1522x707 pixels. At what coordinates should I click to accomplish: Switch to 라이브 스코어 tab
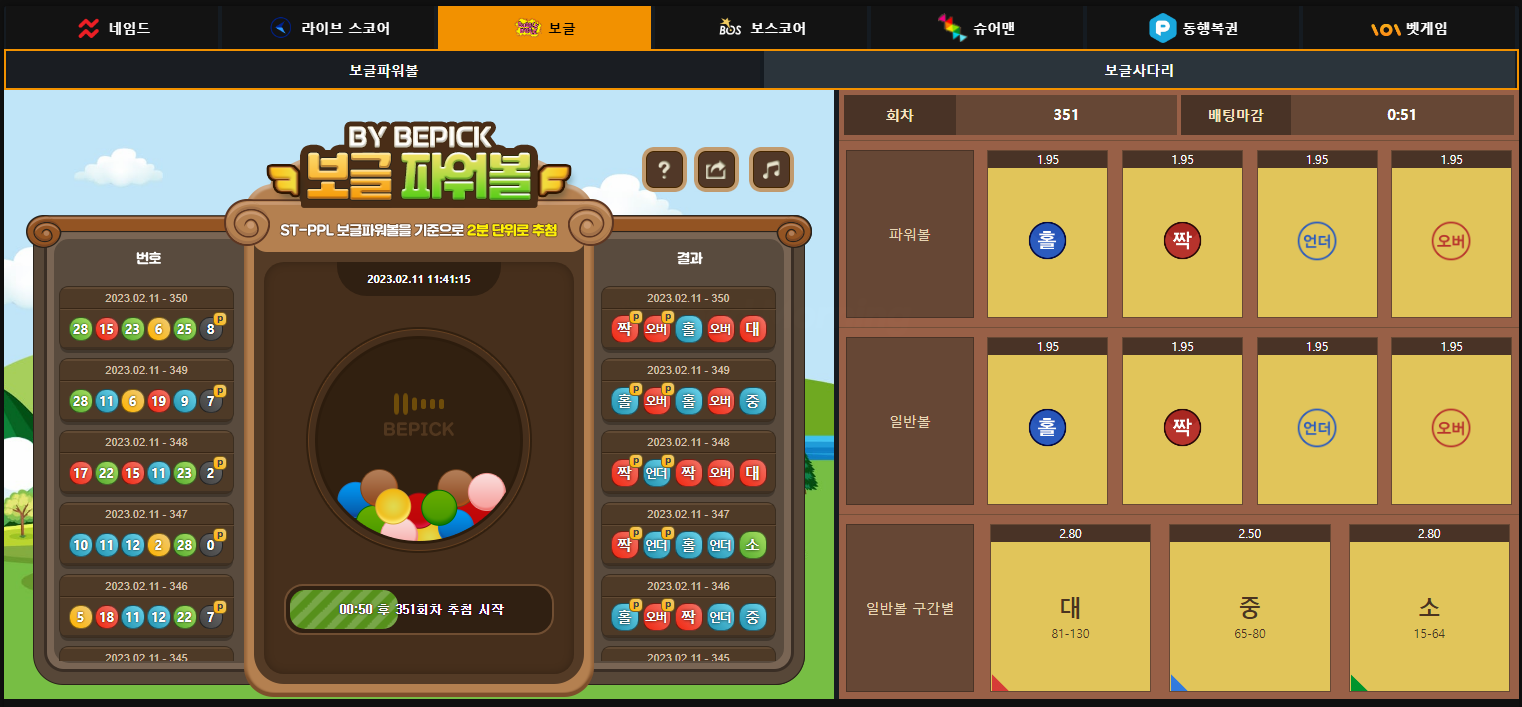pyautogui.click(x=330, y=28)
